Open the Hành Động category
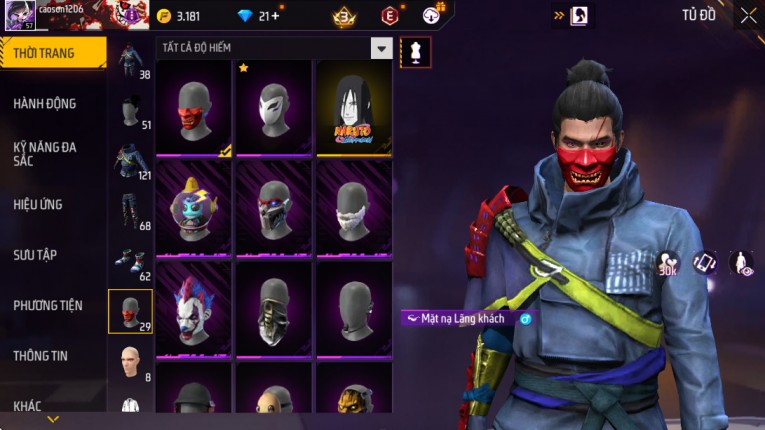The width and height of the screenshot is (765, 430). (x=45, y=103)
